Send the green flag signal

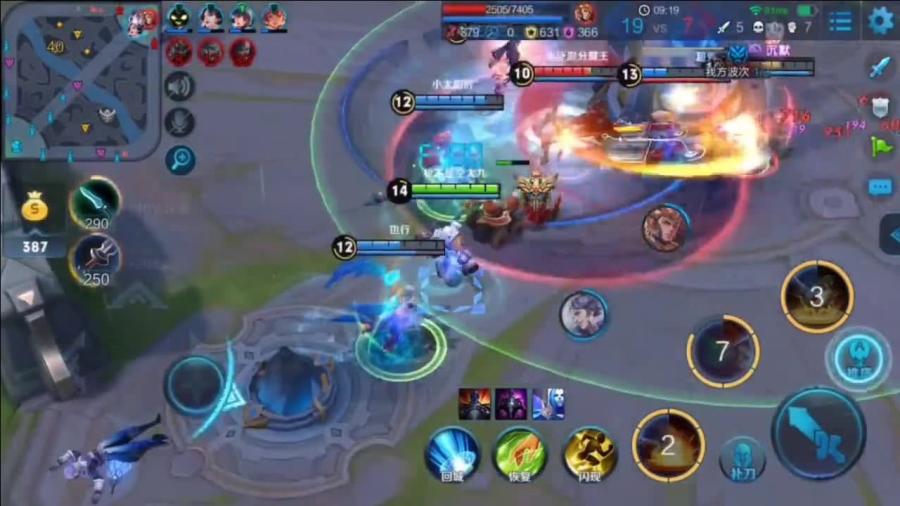click(880, 146)
